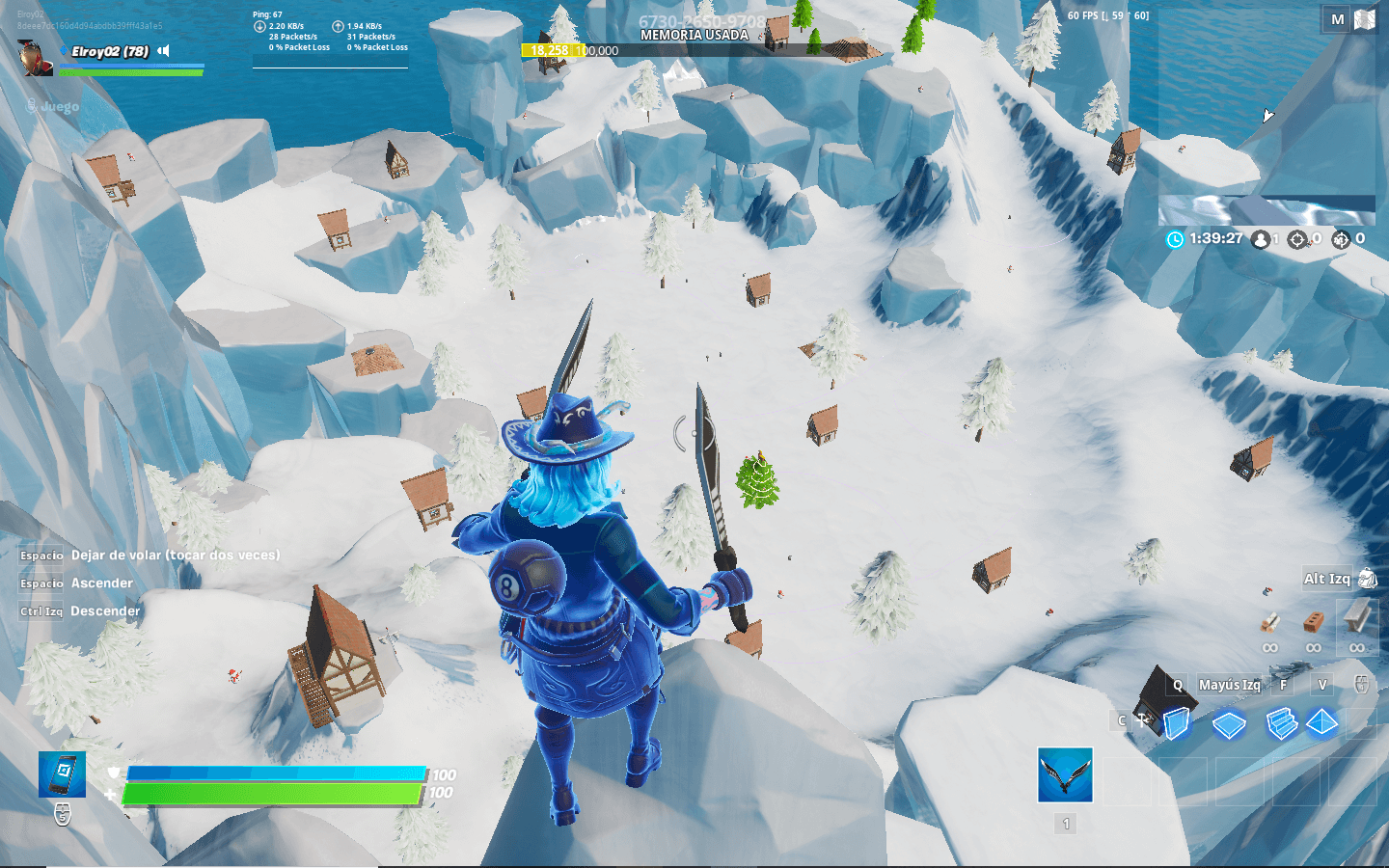Select the metal material icon
The height and width of the screenshot is (868, 1389).
(1357, 622)
